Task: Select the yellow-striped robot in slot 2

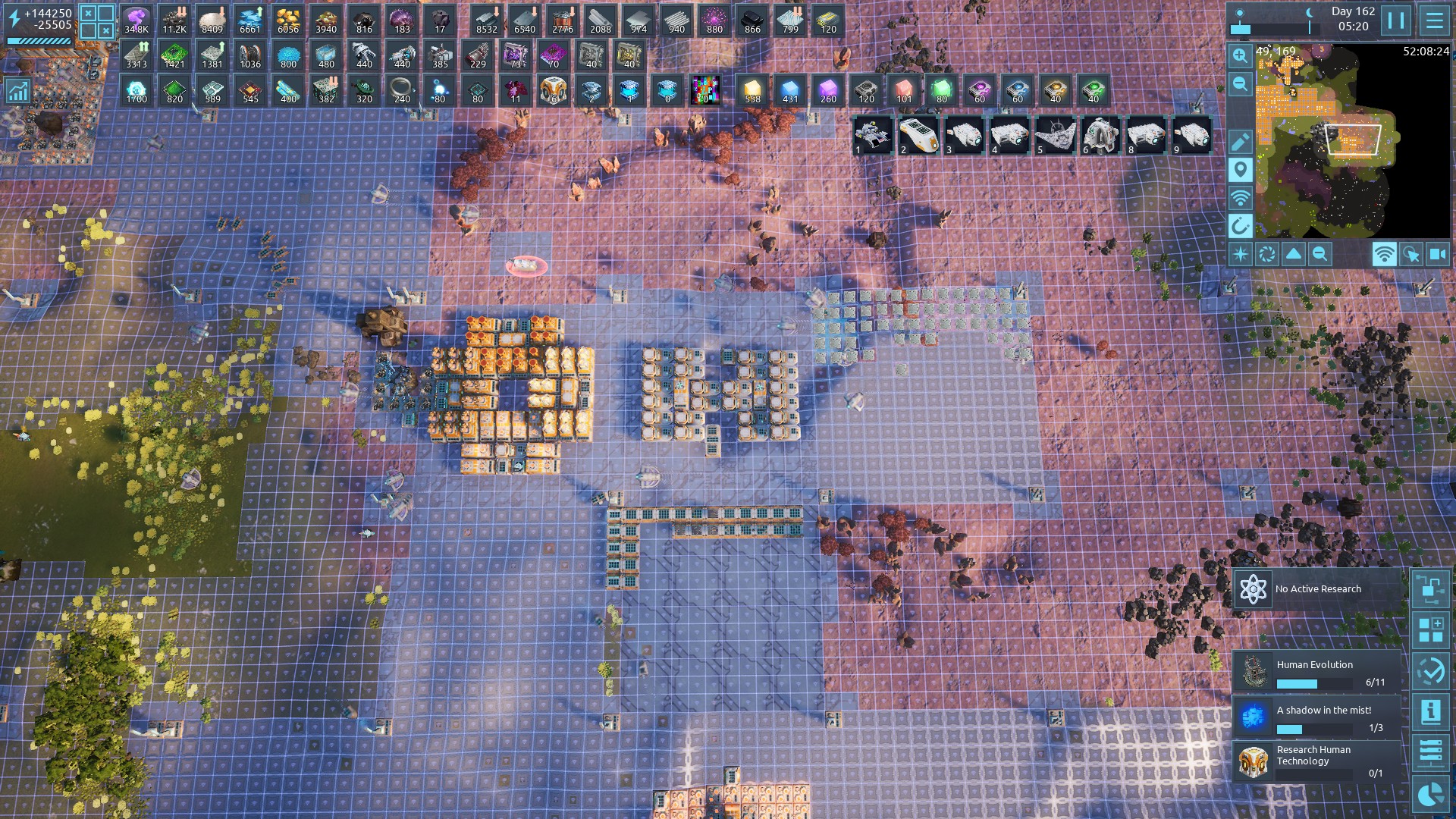Action: click(918, 136)
